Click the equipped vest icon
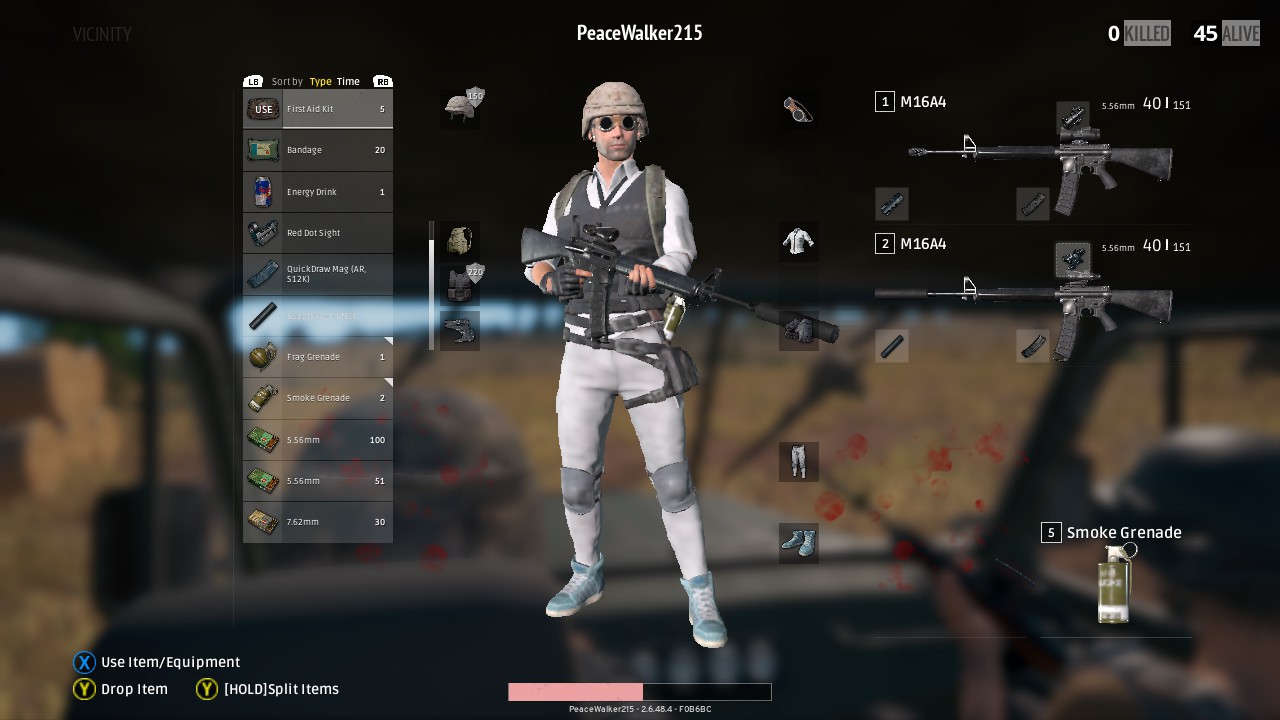This screenshot has height=720, width=1280. point(459,284)
